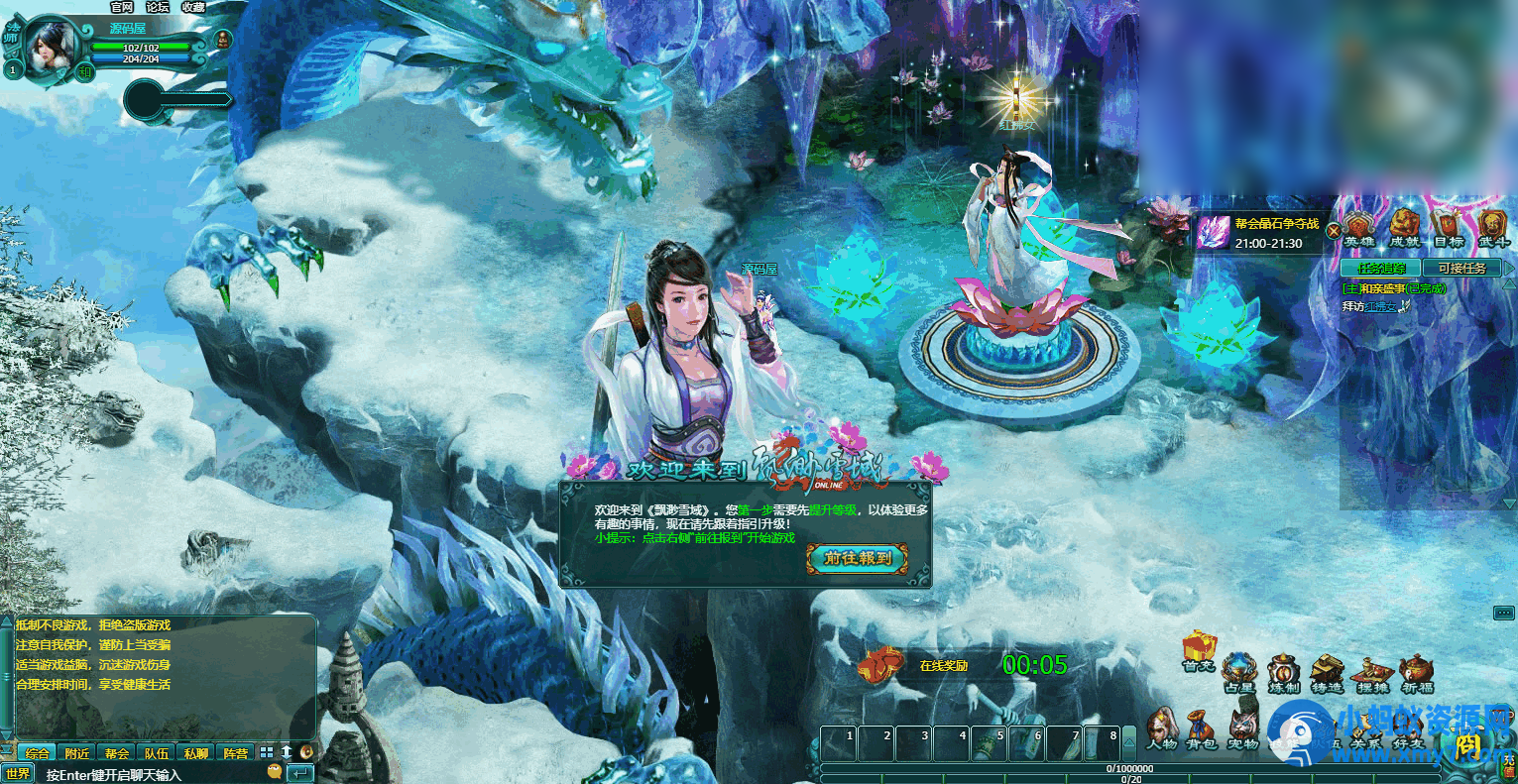The width and height of the screenshot is (1518, 784).
Task: Expand the quest list with the right arrow
Action: 1510,267
